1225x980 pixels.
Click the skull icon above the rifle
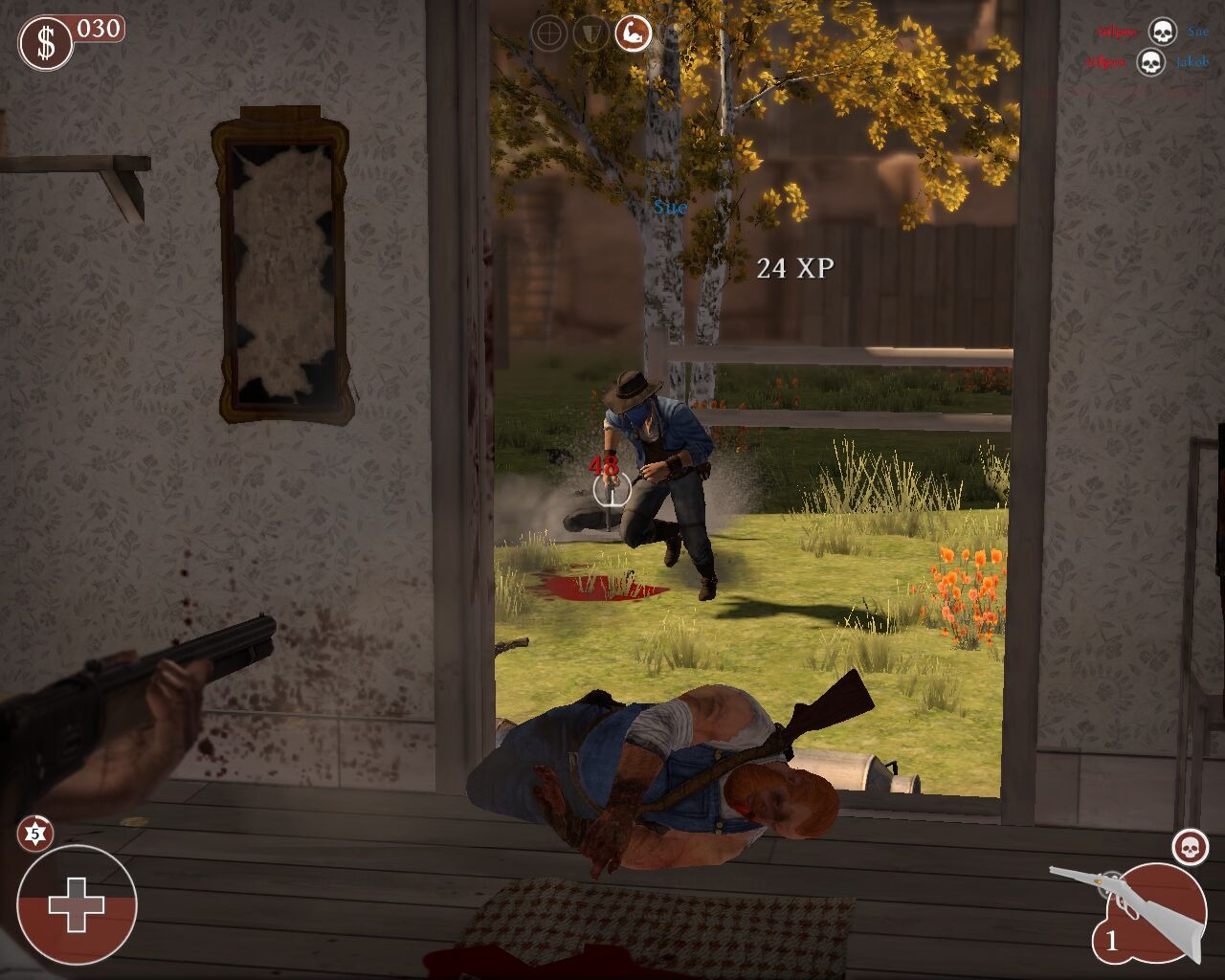tap(1190, 847)
